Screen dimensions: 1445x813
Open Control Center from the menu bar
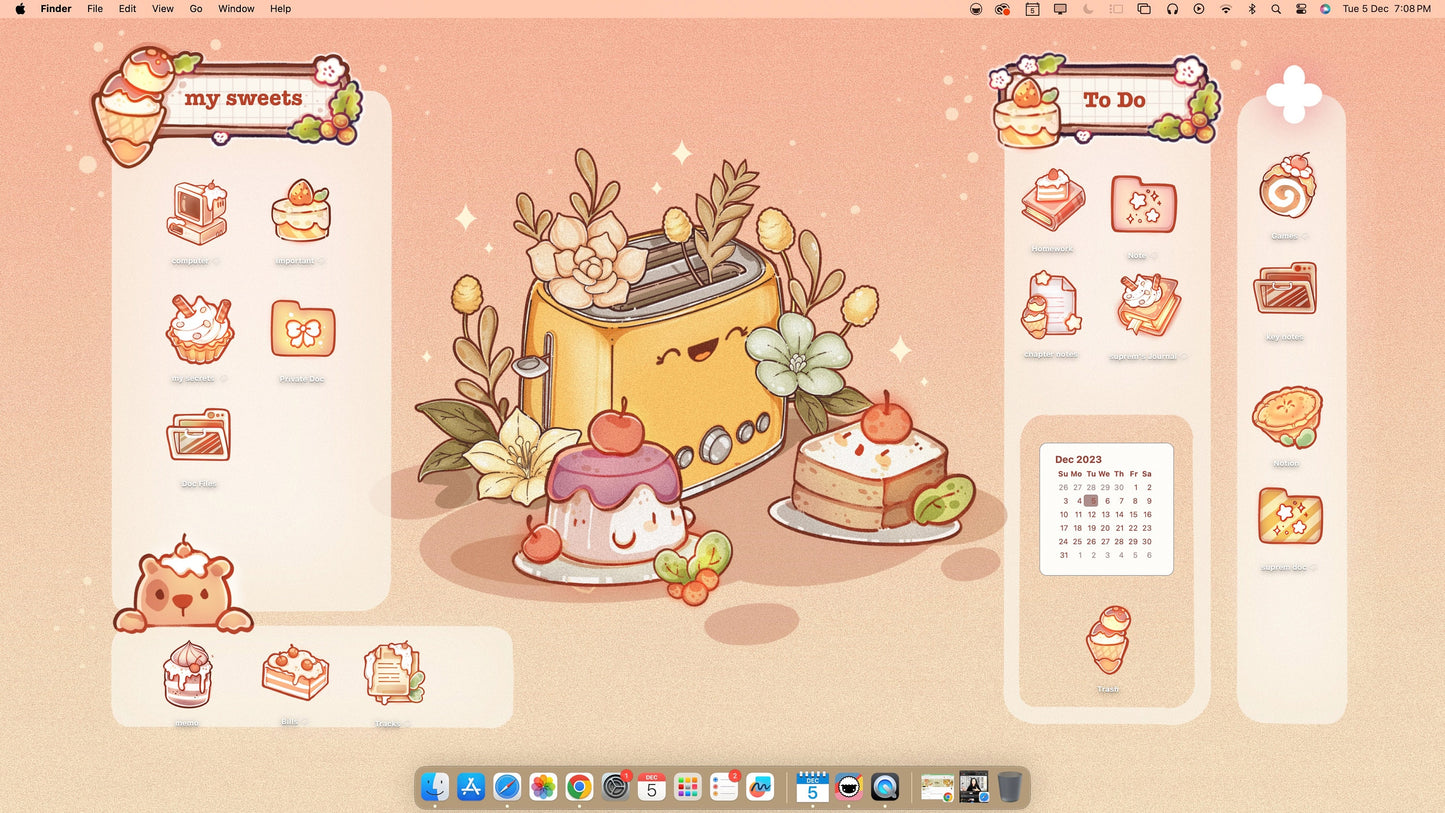pyautogui.click(x=1300, y=9)
